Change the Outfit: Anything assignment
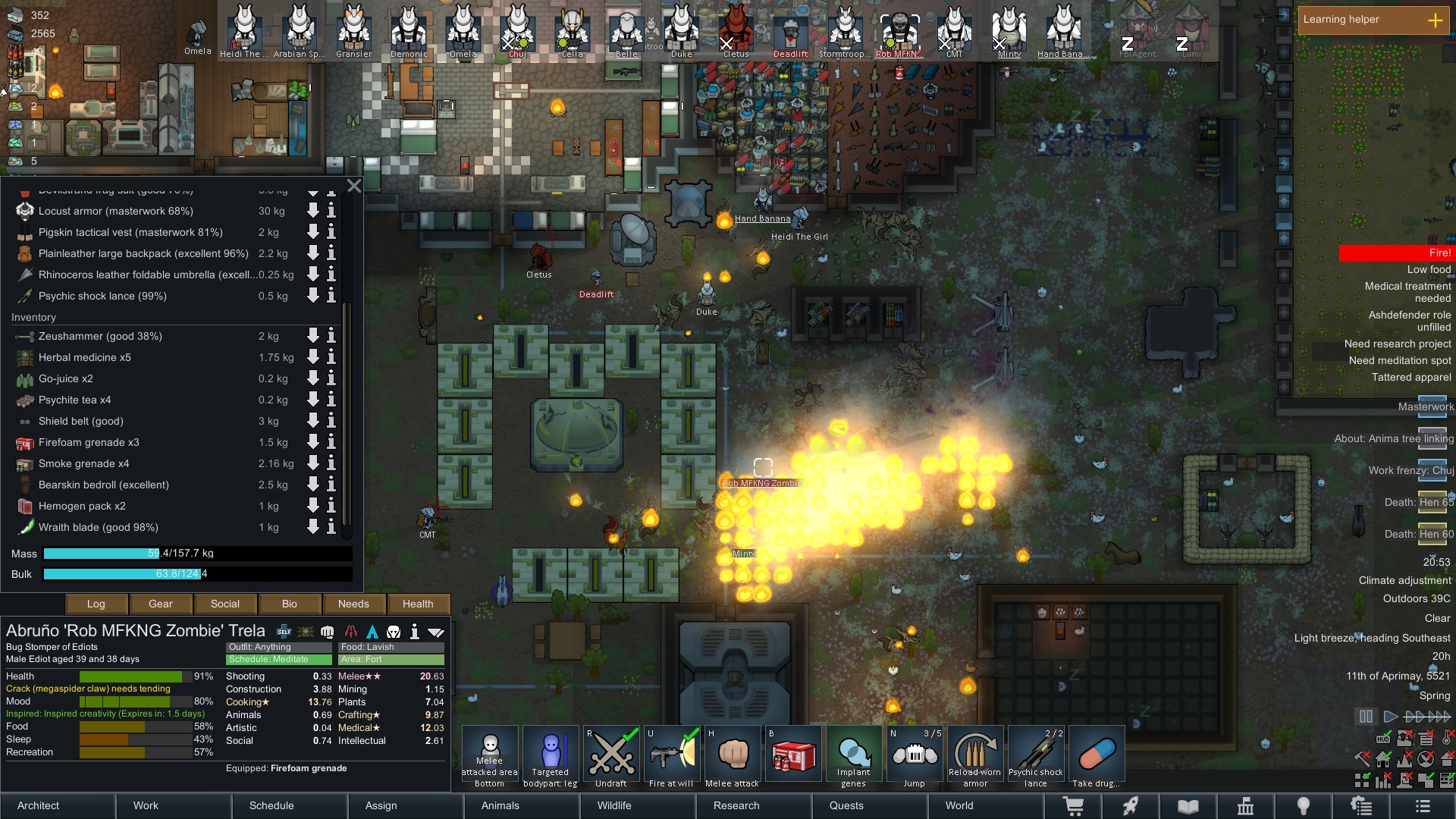This screenshot has height=819, width=1456. point(278,647)
